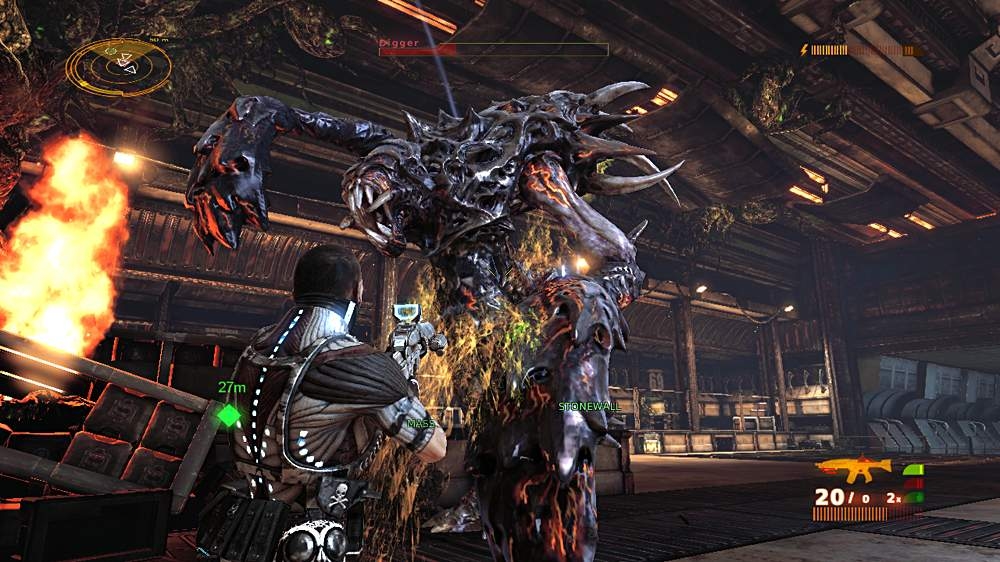Select the STONEWALL squadmate name tag

coord(590,407)
